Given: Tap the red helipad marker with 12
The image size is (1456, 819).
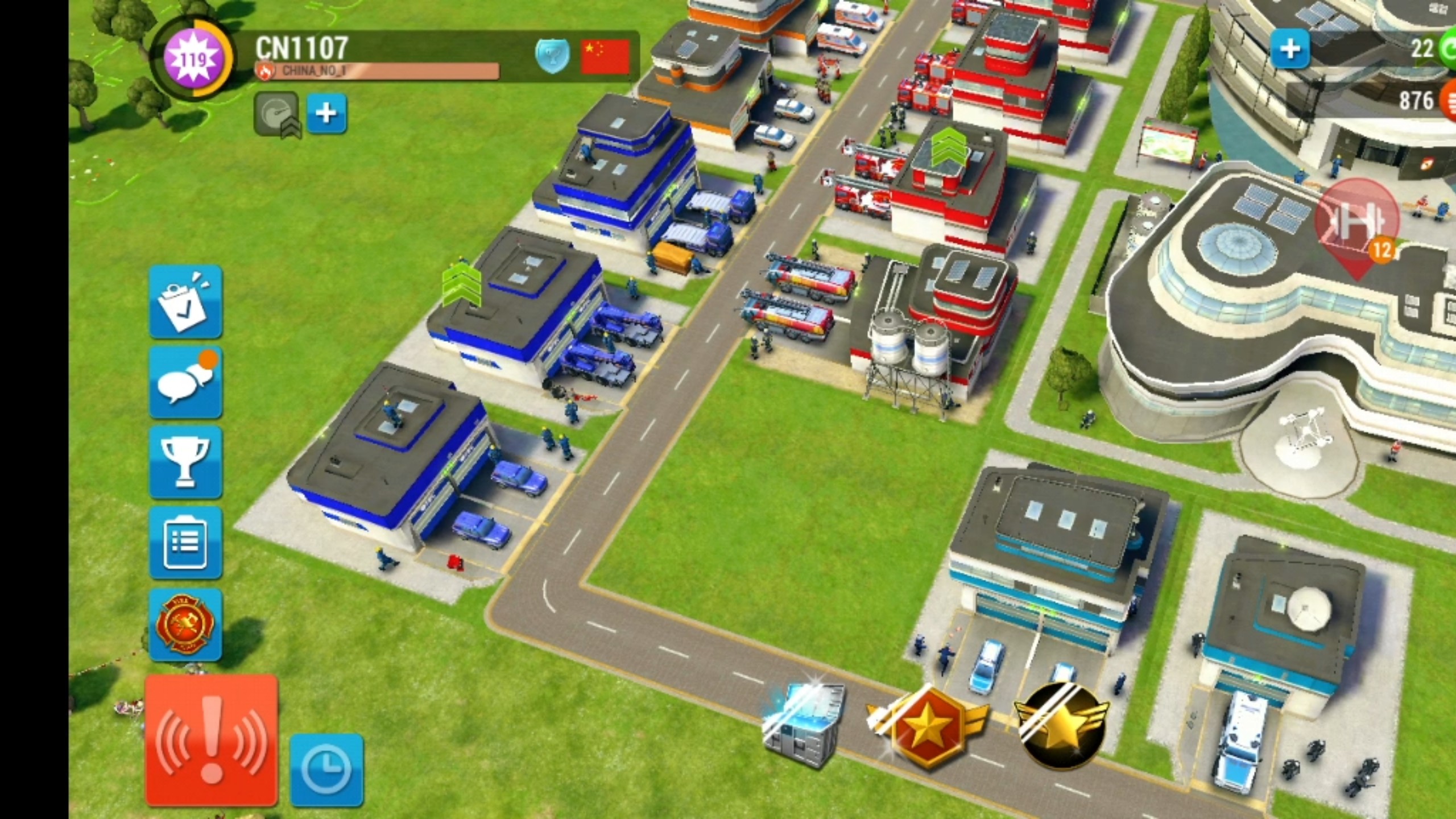Looking at the screenshot, I should [x=1357, y=225].
